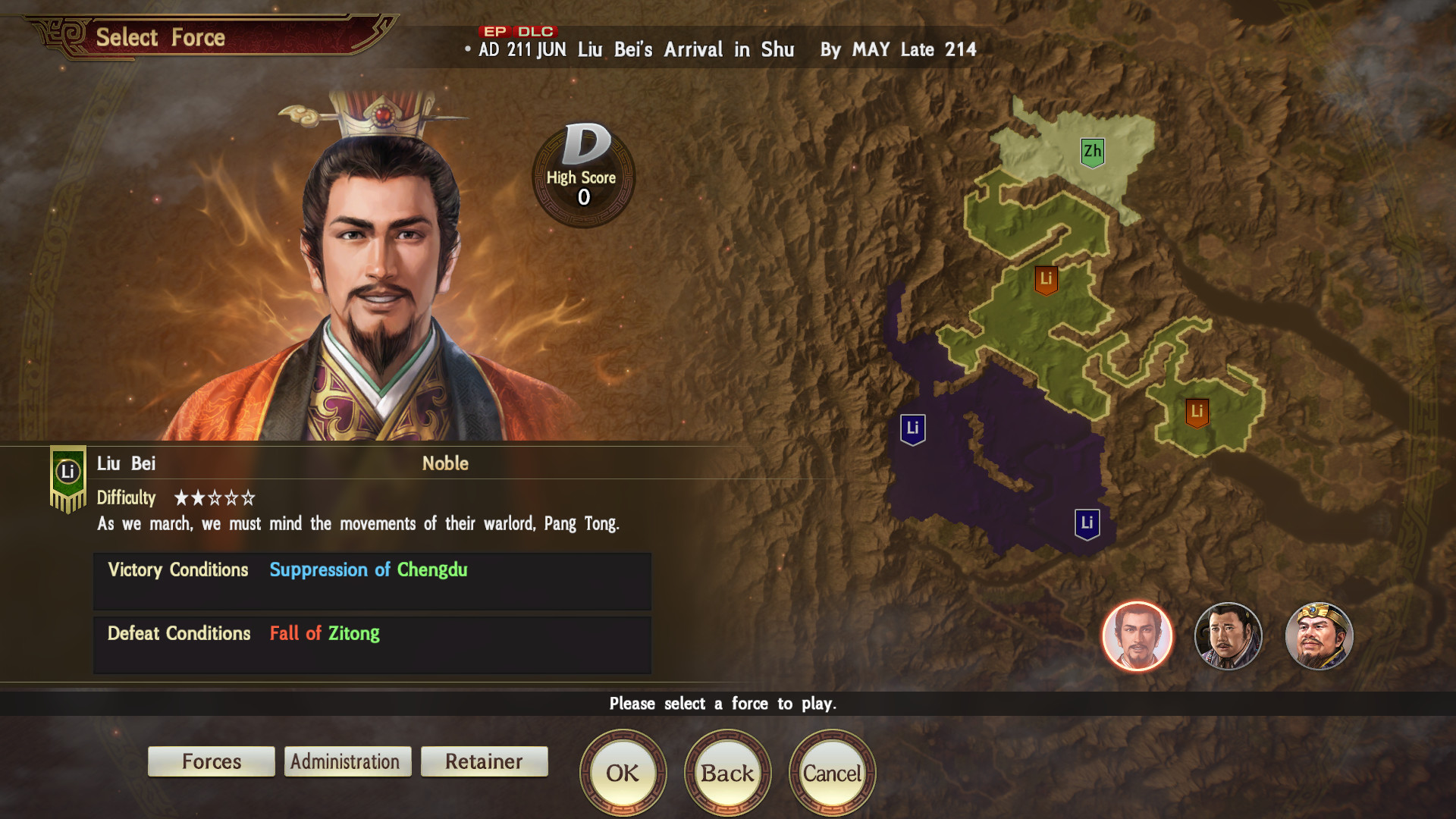Click the Cancel button
The image size is (1456, 819).
(x=831, y=772)
